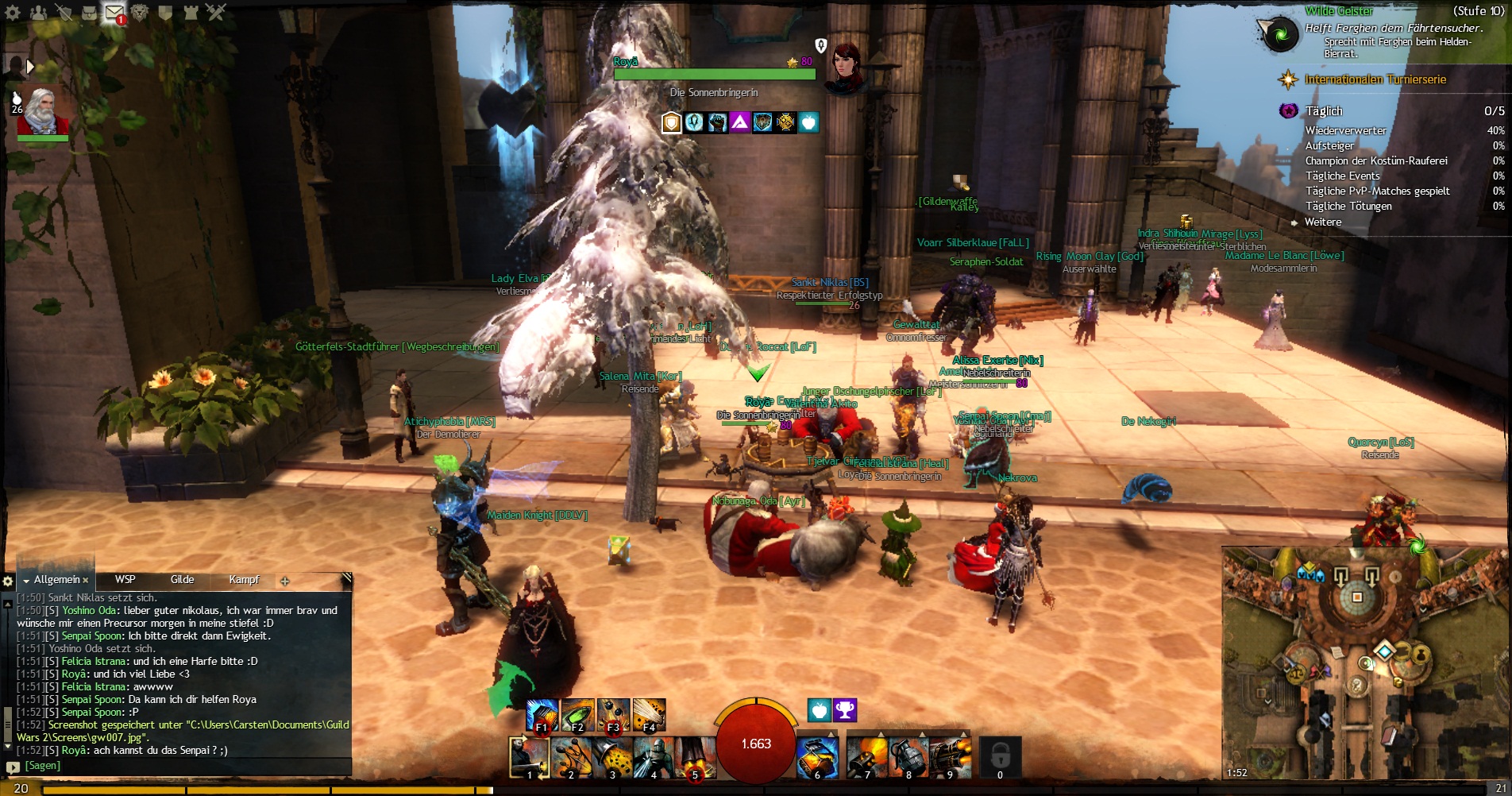Open the crossed swords PvP icon
Viewport: 1512px width, 796px height.
(215, 12)
